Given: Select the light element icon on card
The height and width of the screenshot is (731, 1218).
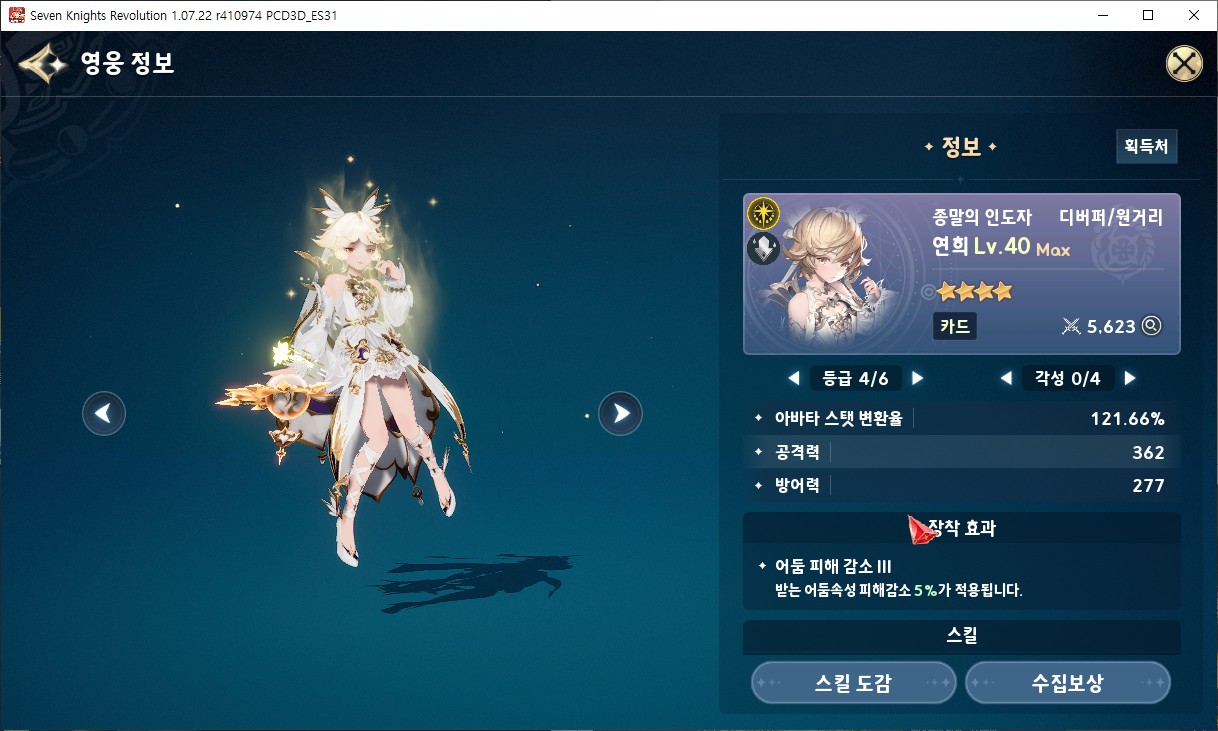Looking at the screenshot, I should pos(764,213).
